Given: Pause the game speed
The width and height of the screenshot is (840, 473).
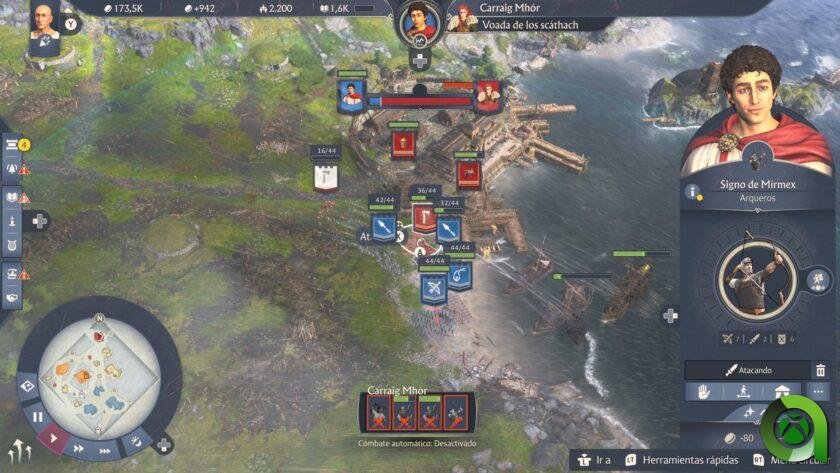Looking at the screenshot, I should coord(39,416).
